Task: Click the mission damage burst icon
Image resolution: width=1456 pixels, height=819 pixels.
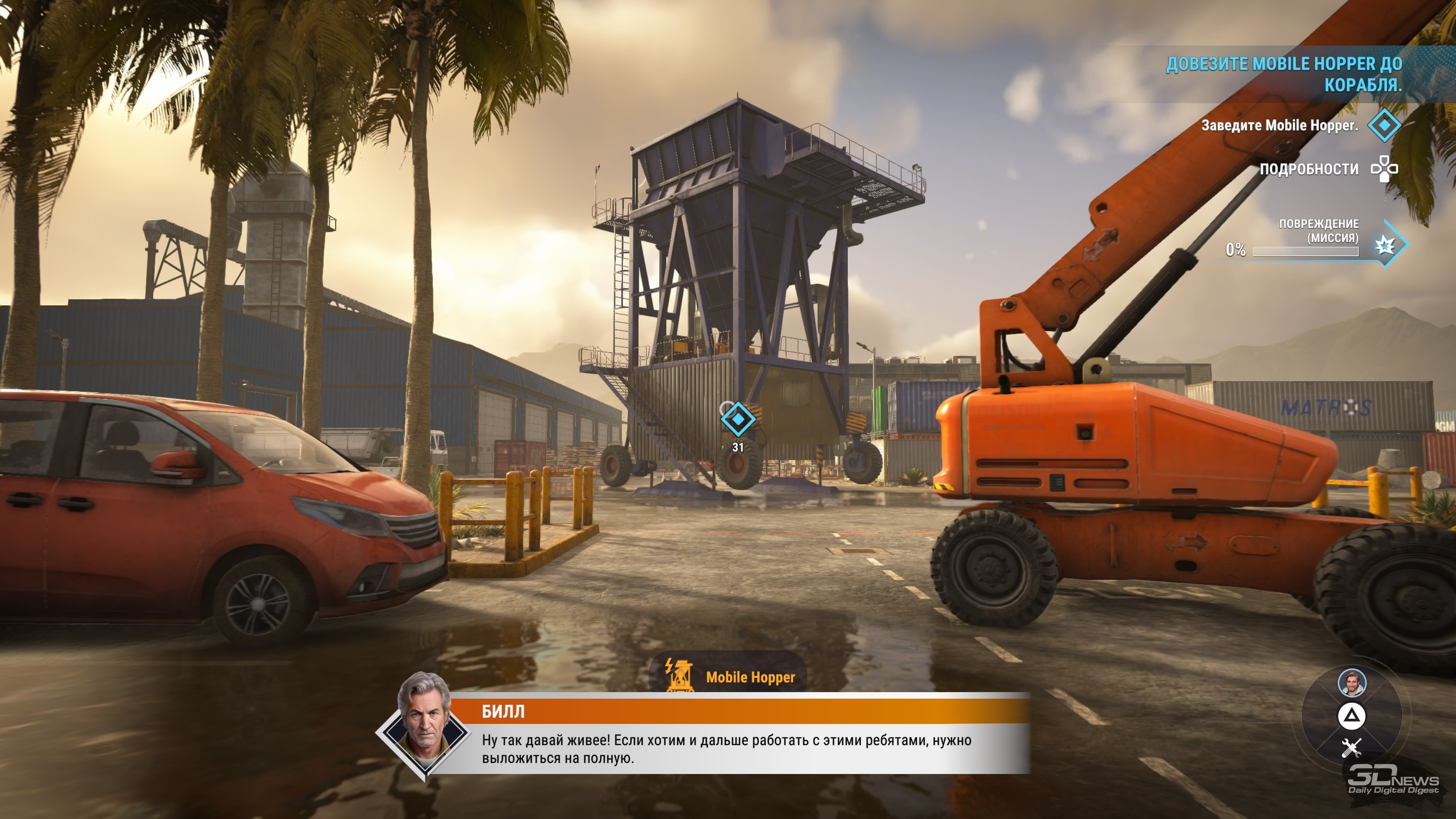Action: click(1386, 245)
